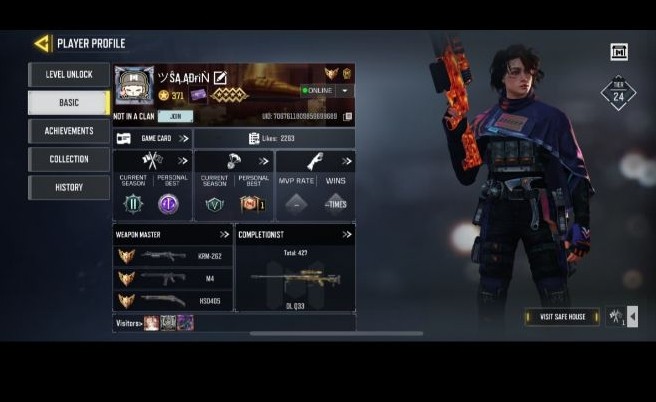Image resolution: width=656 pixels, height=402 pixels.
Task: Select the Basic profile tab
Action: 69,102
